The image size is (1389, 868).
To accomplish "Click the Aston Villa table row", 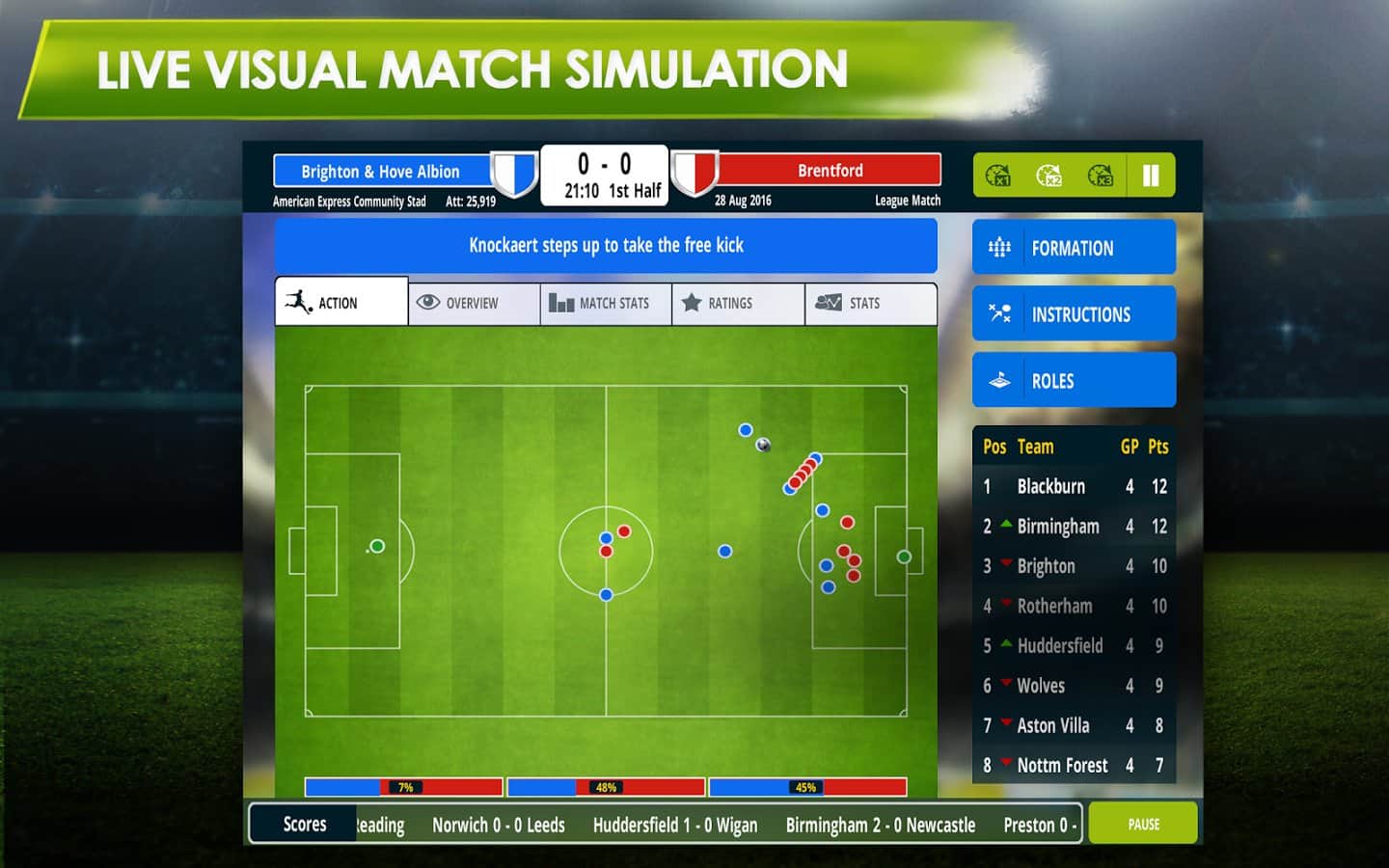I will pos(1074,725).
